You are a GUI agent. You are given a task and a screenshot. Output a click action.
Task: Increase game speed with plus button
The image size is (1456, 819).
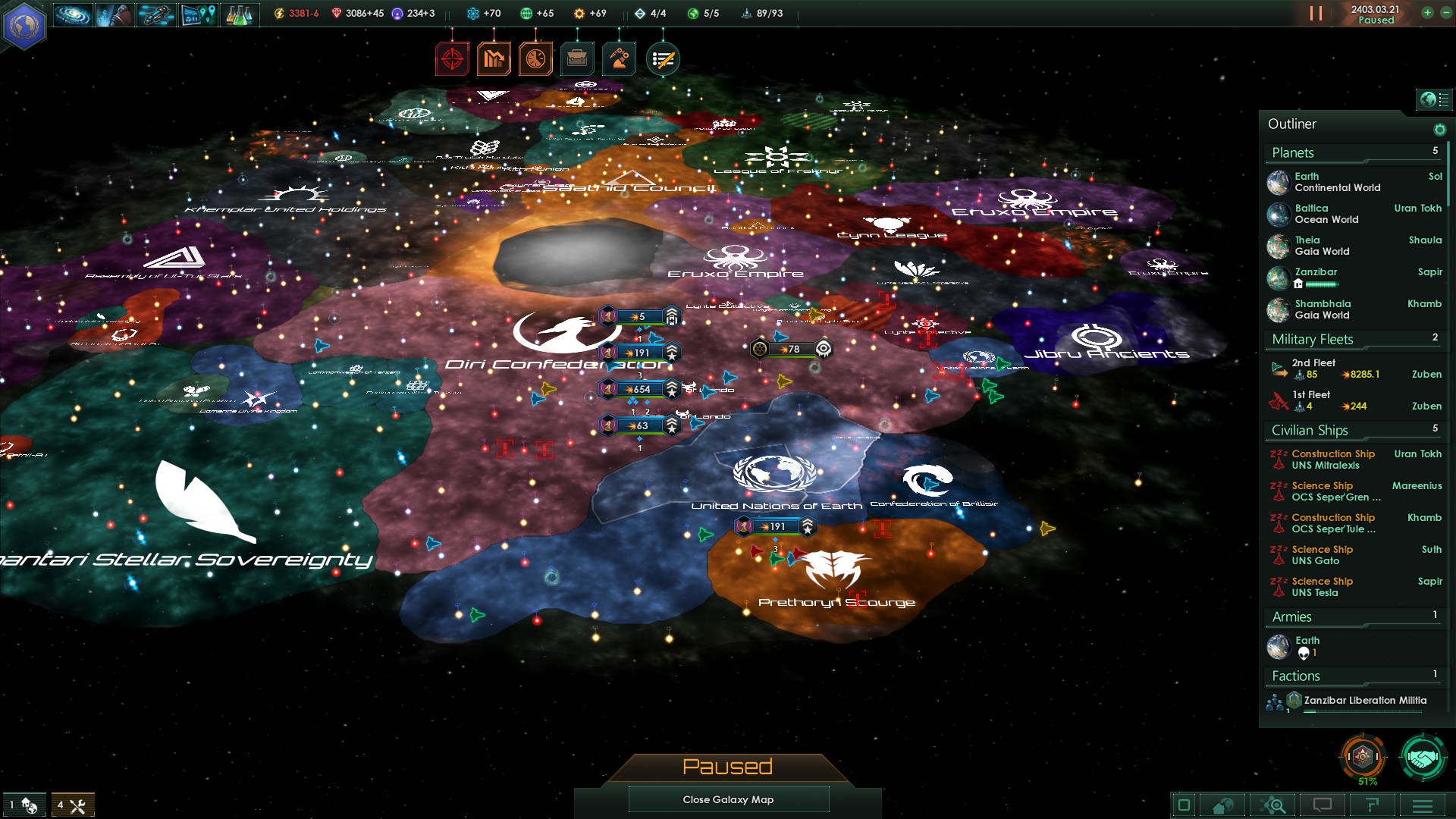(1427, 13)
